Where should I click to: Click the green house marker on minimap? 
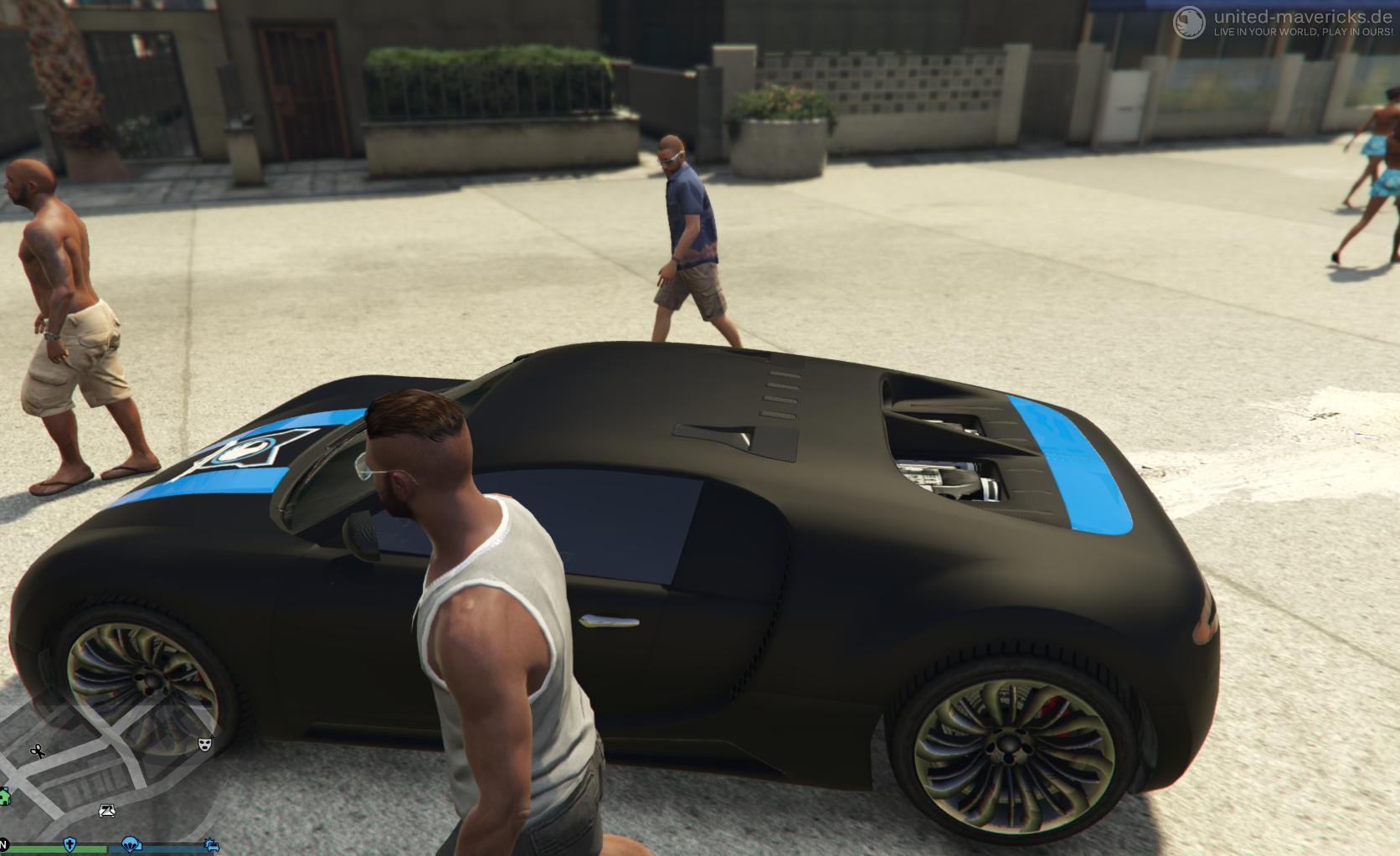(3, 797)
